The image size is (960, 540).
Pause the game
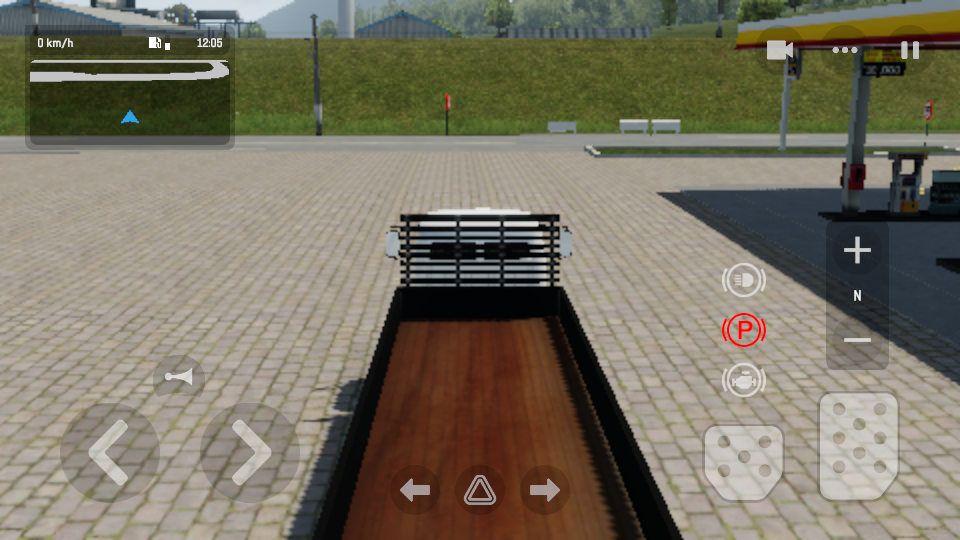(910, 50)
